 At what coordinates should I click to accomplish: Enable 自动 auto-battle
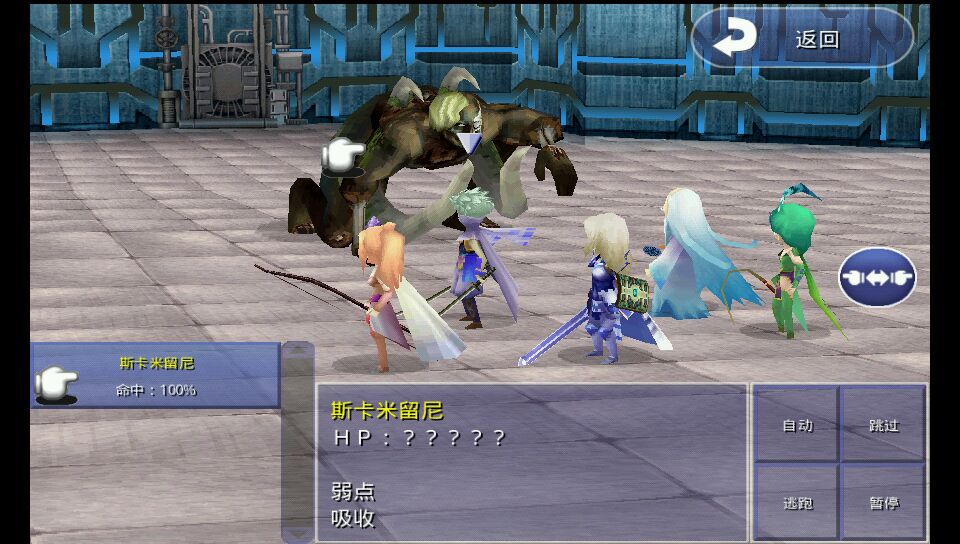[796, 425]
